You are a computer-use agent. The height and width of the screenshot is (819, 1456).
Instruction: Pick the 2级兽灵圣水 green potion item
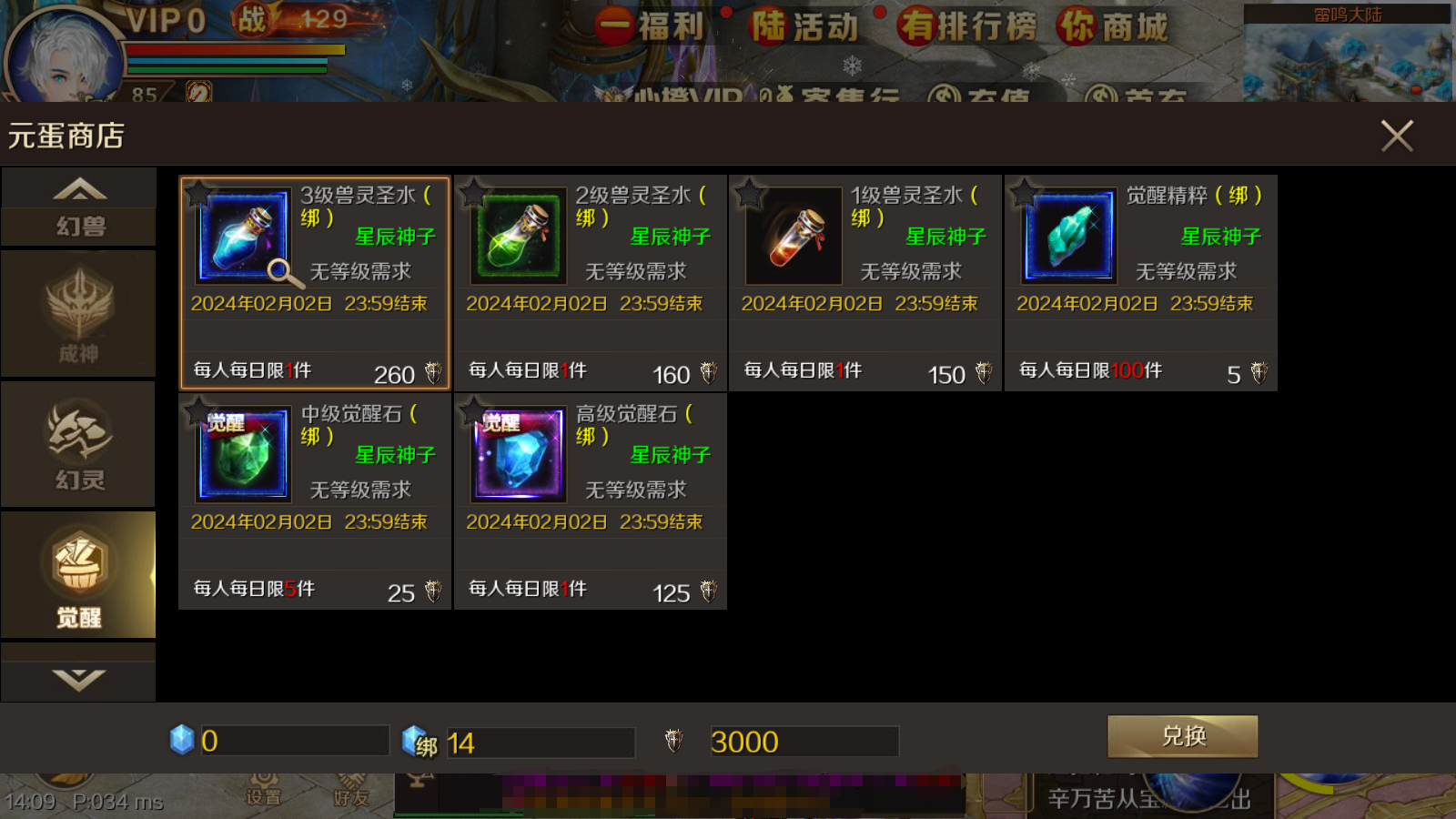pyautogui.click(x=518, y=237)
